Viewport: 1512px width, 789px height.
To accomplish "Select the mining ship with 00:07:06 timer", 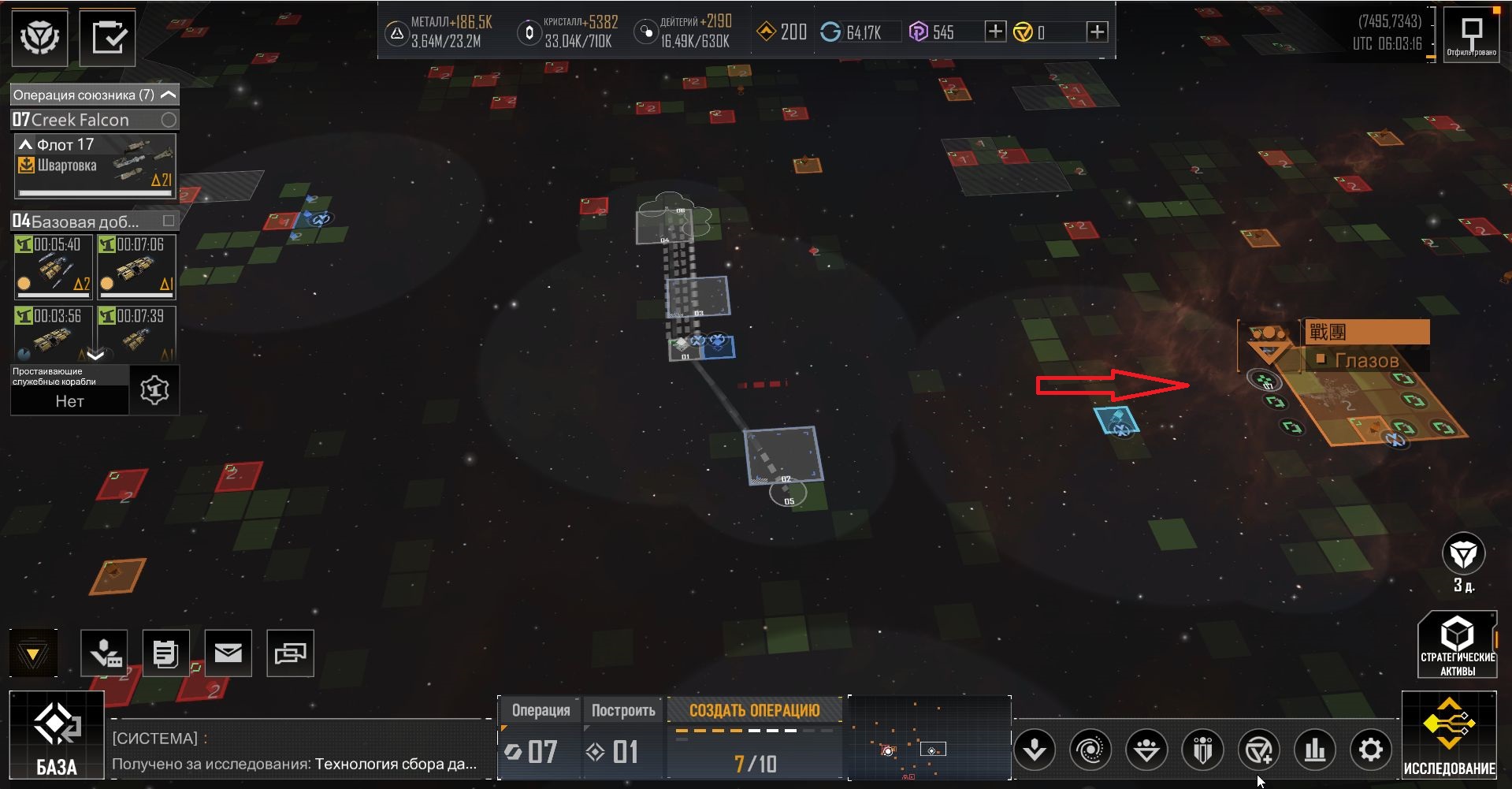I will (136, 267).
